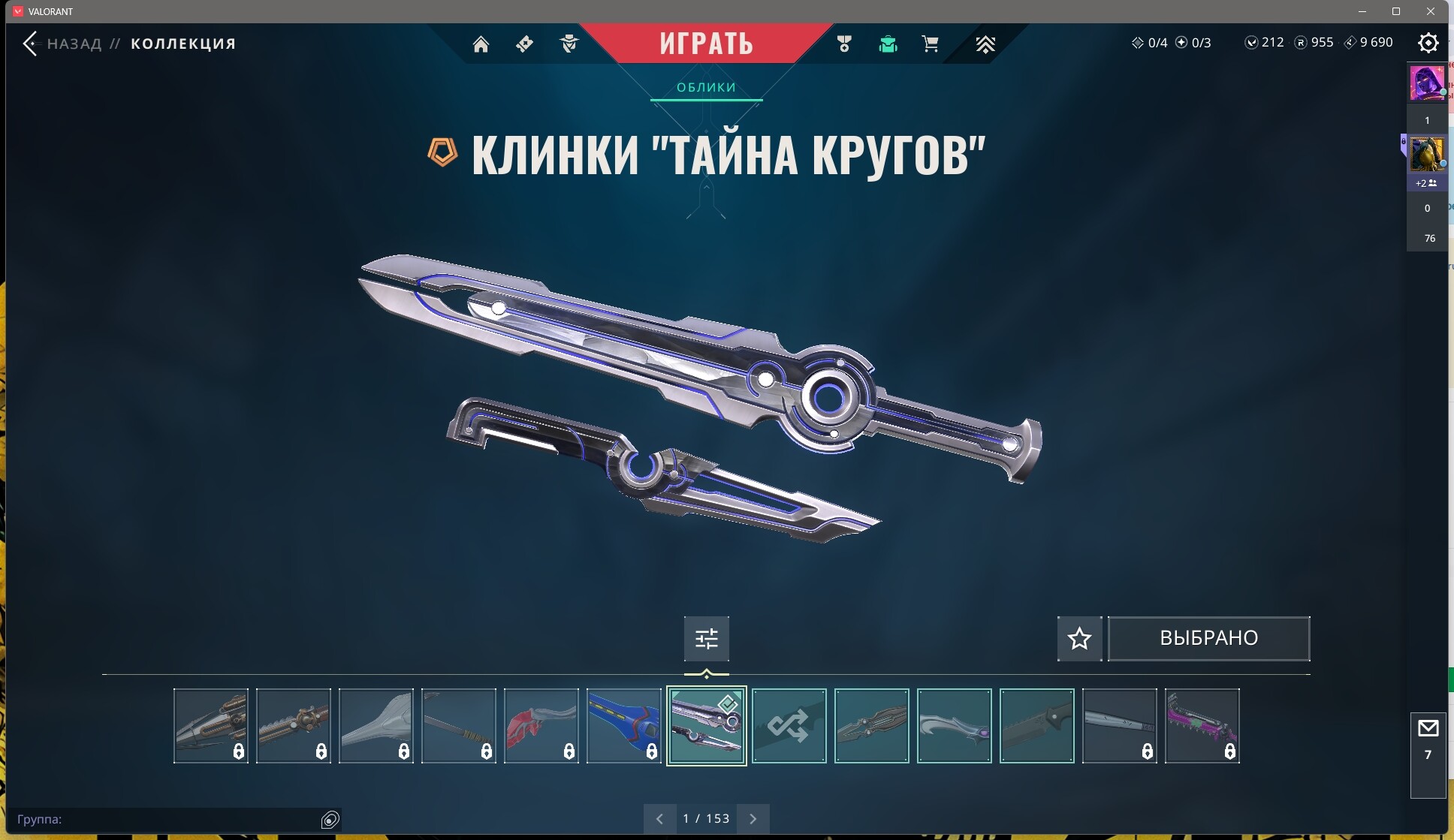Click the big ИГРАТЬ play button

706,44
